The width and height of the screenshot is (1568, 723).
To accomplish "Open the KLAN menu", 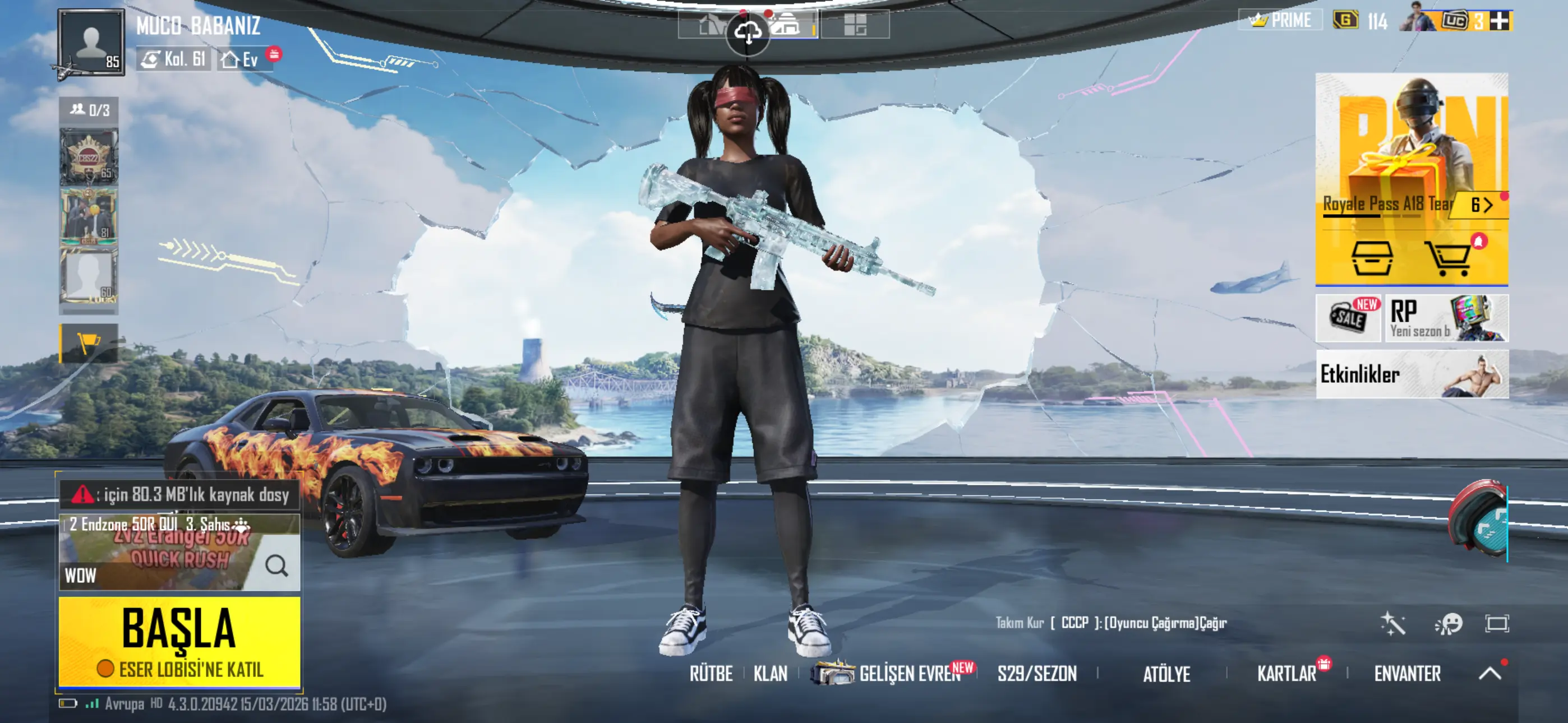I will pyautogui.click(x=770, y=674).
